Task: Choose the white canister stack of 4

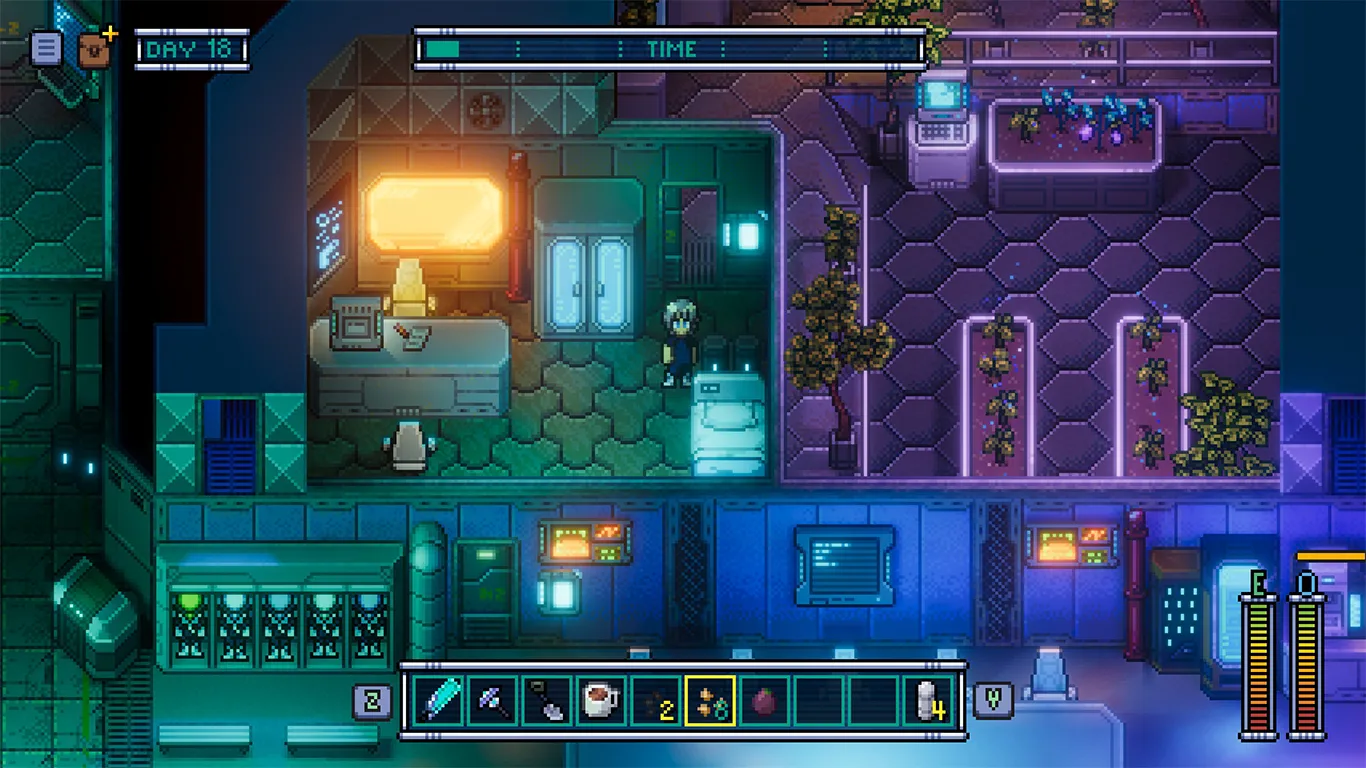Action: pyautogui.click(x=928, y=700)
